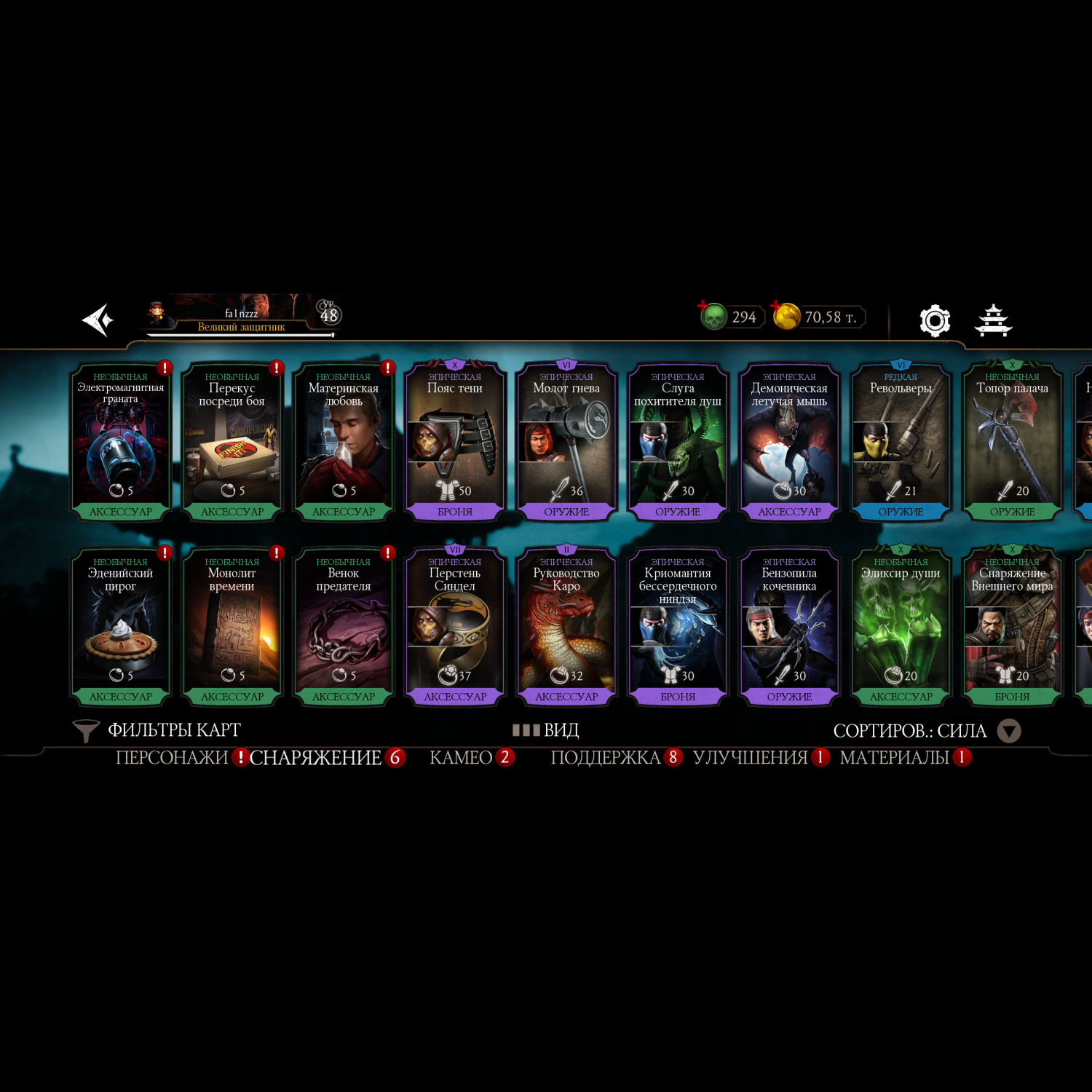Pick the Топор палача weapon card
This screenshot has height=1092, width=1092.
click(1012, 441)
